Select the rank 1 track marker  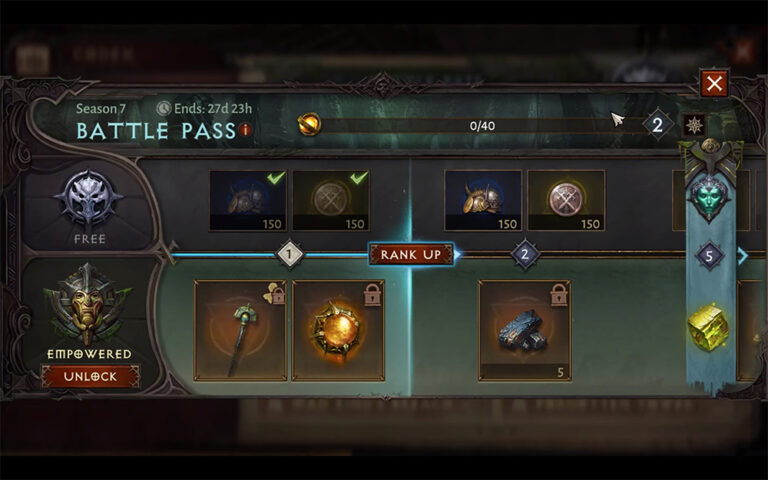tap(290, 254)
